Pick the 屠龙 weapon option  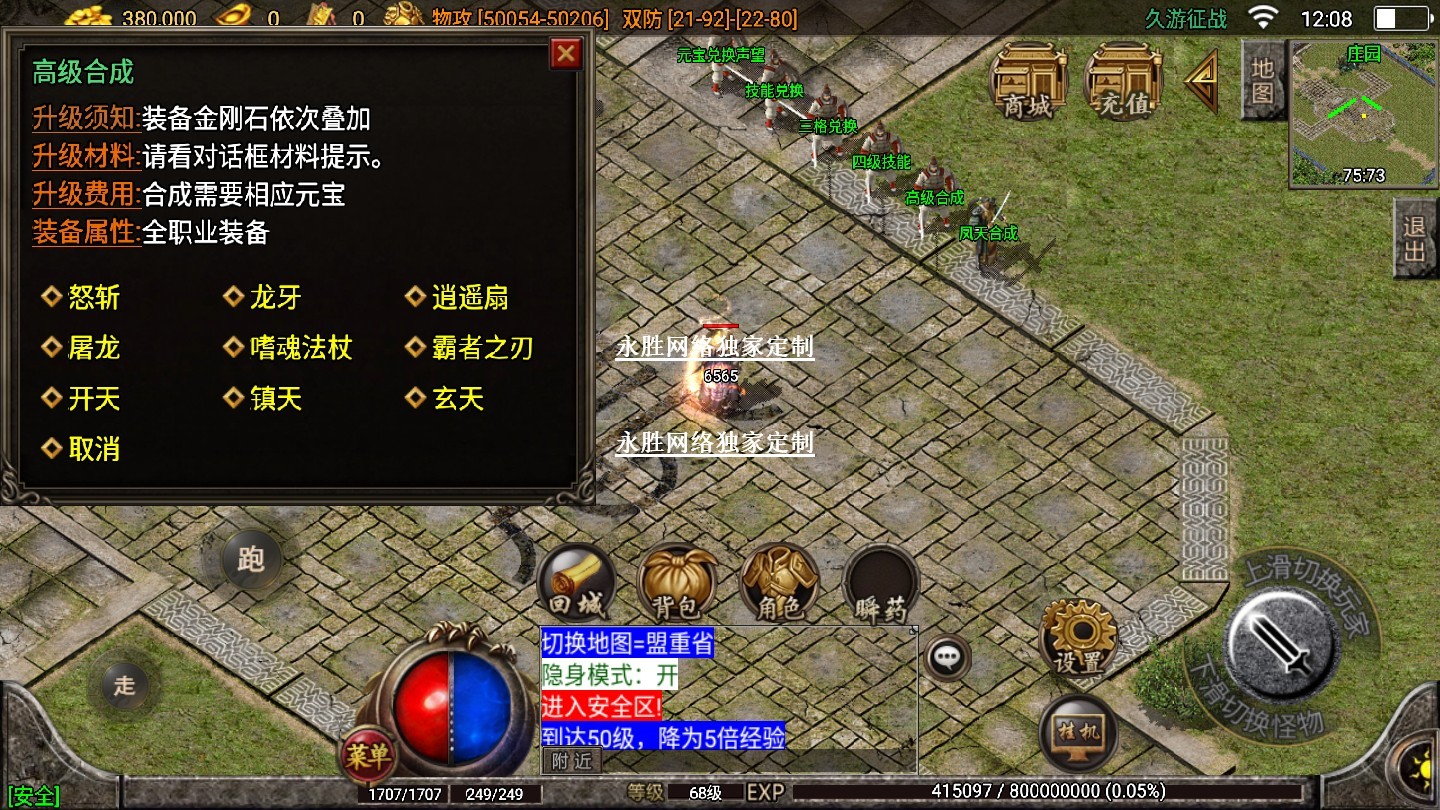click(94, 348)
